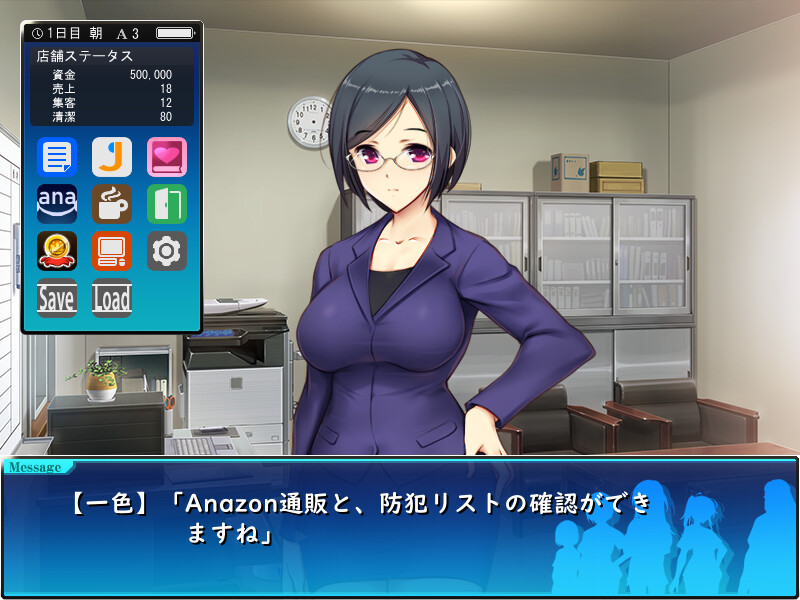The width and height of the screenshot is (800, 600).
Task: Open the pink heart book app
Action: [x=167, y=157]
